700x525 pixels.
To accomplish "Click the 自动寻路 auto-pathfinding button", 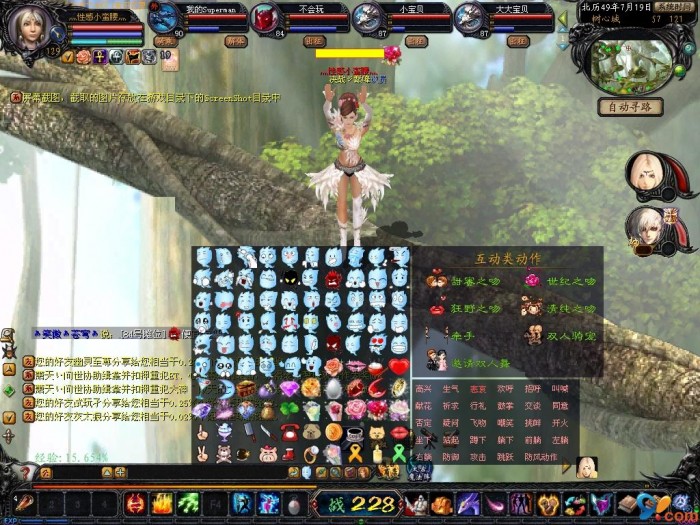I will click(630, 107).
